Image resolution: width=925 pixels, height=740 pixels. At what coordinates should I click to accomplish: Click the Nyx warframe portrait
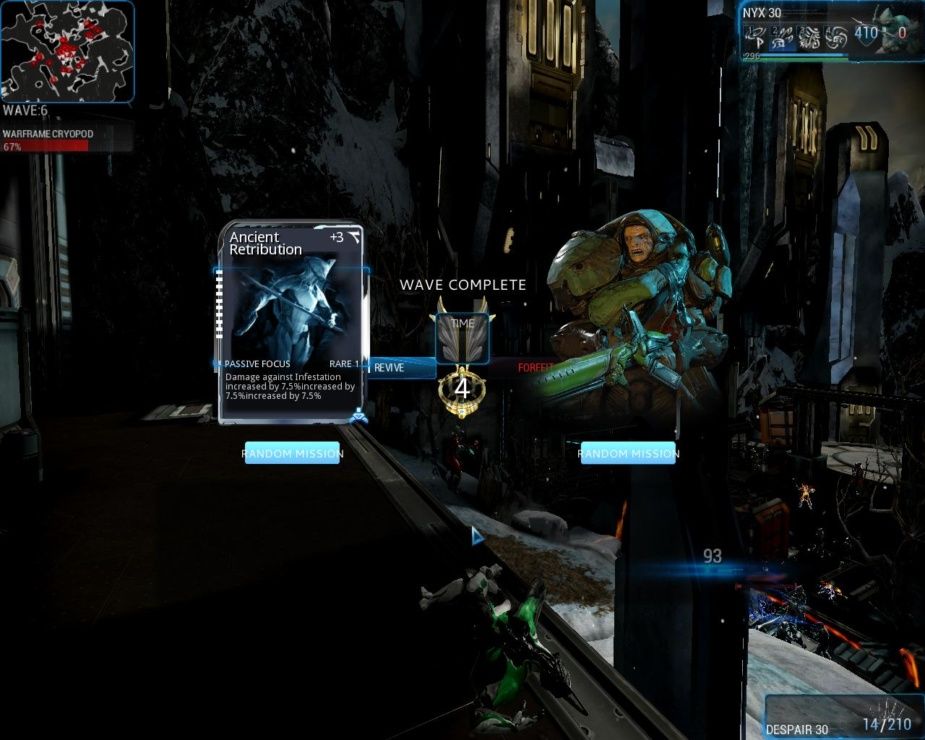pos(897,30)
